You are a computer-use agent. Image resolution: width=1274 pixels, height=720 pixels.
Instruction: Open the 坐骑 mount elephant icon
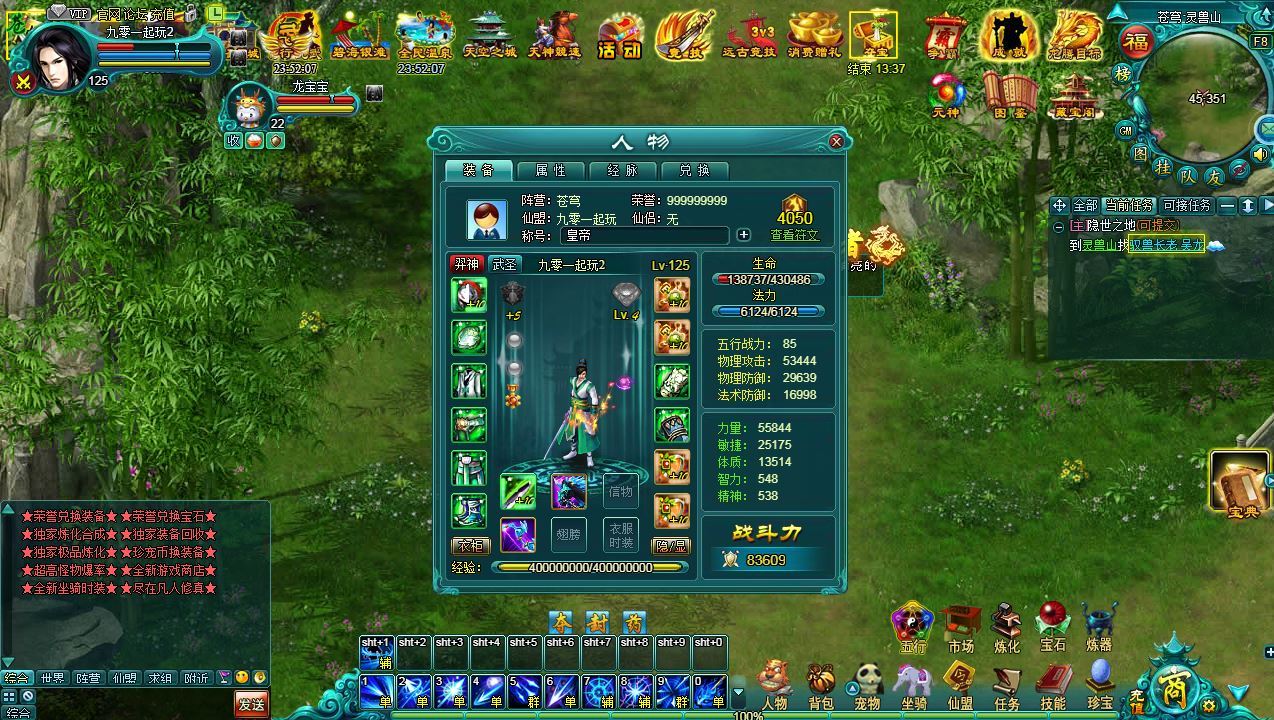click(912, 683)
